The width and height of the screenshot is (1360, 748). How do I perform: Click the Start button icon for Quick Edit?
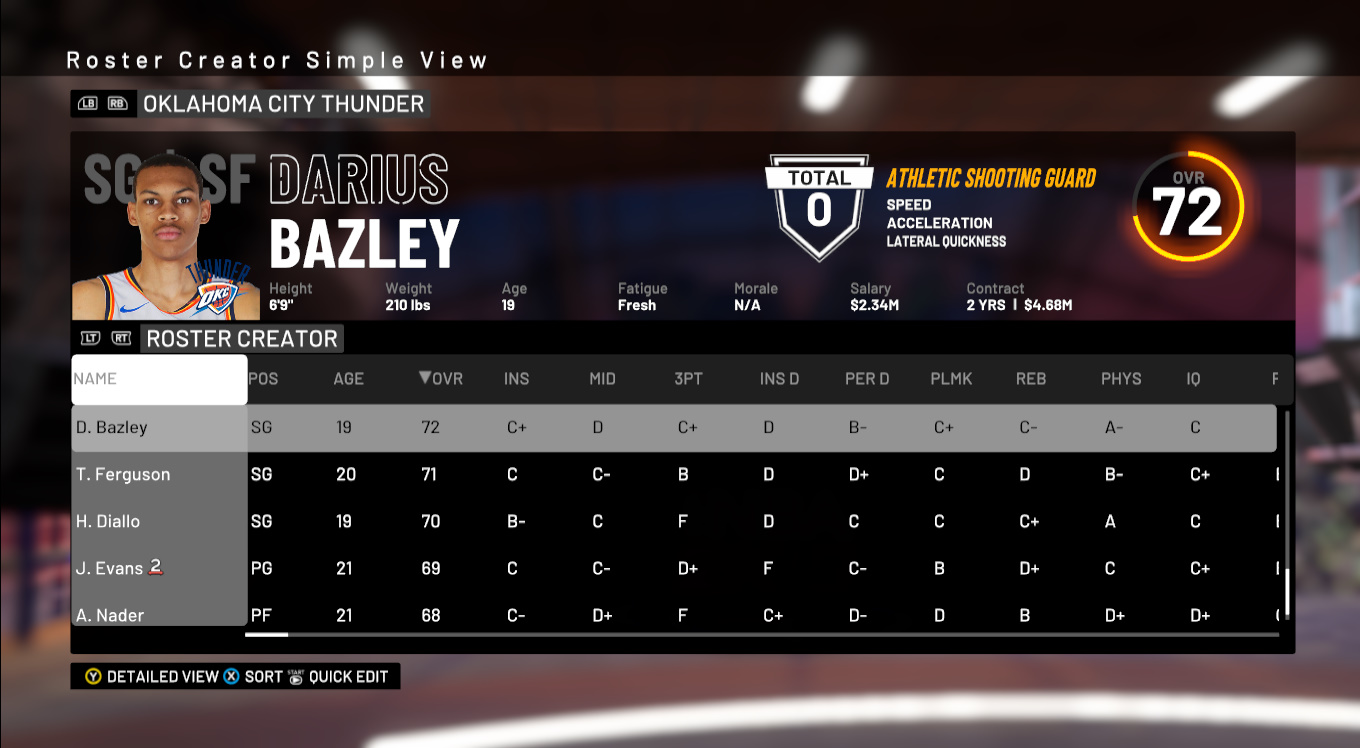(x=297, y=676)
